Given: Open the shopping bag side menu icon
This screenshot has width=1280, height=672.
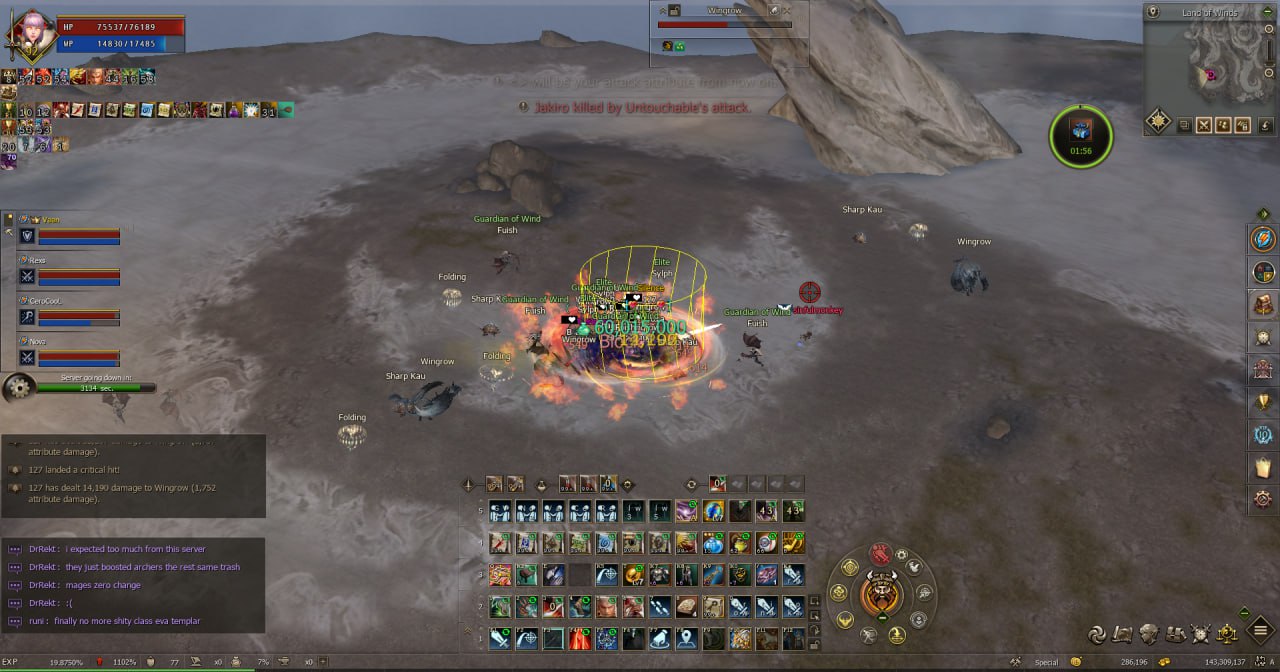Looking at the screenshot, I should (1264, 466).
